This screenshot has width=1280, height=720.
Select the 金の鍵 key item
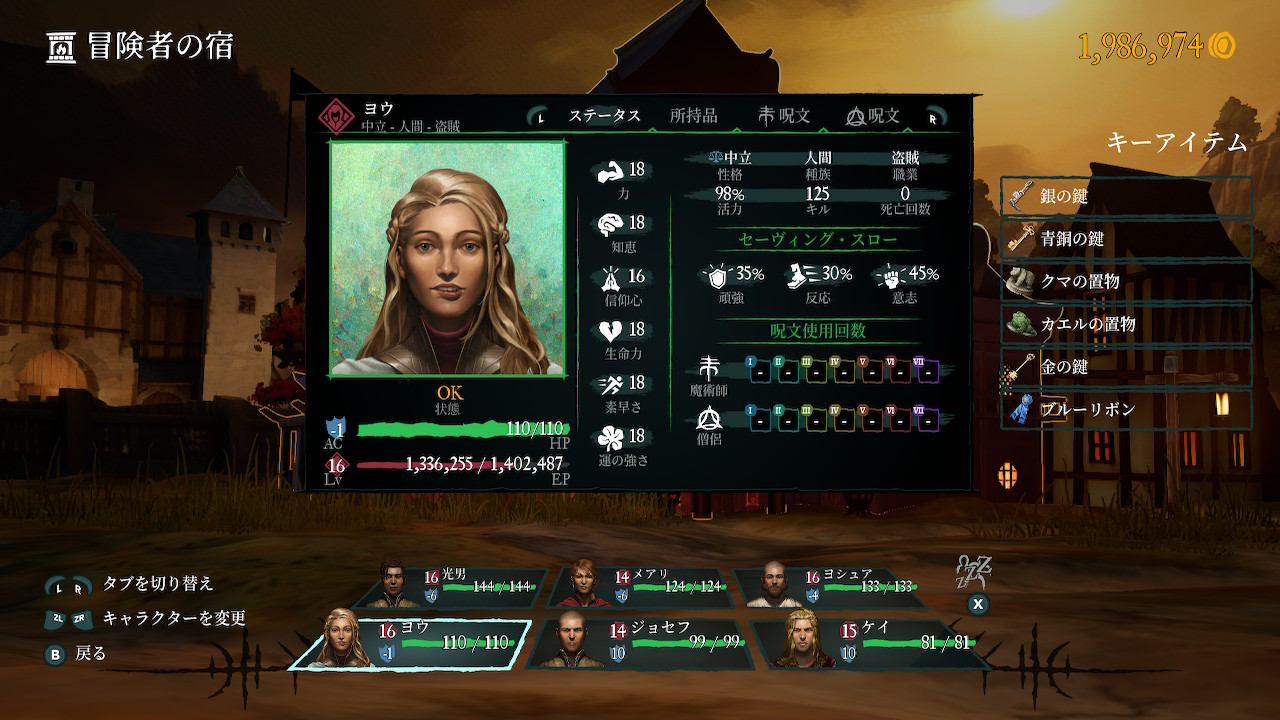click(1126, 367)
